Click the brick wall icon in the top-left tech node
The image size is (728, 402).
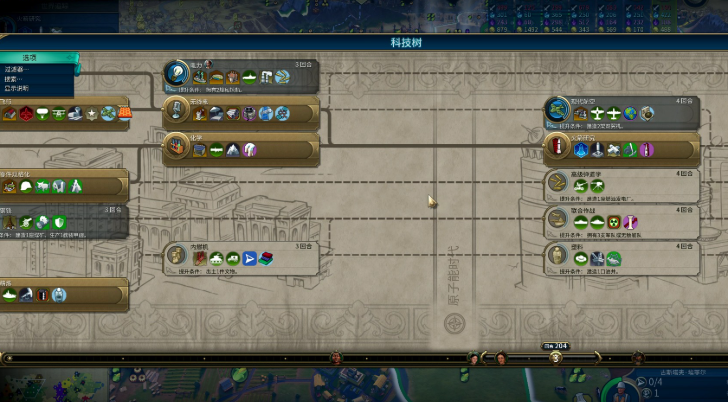124,114
